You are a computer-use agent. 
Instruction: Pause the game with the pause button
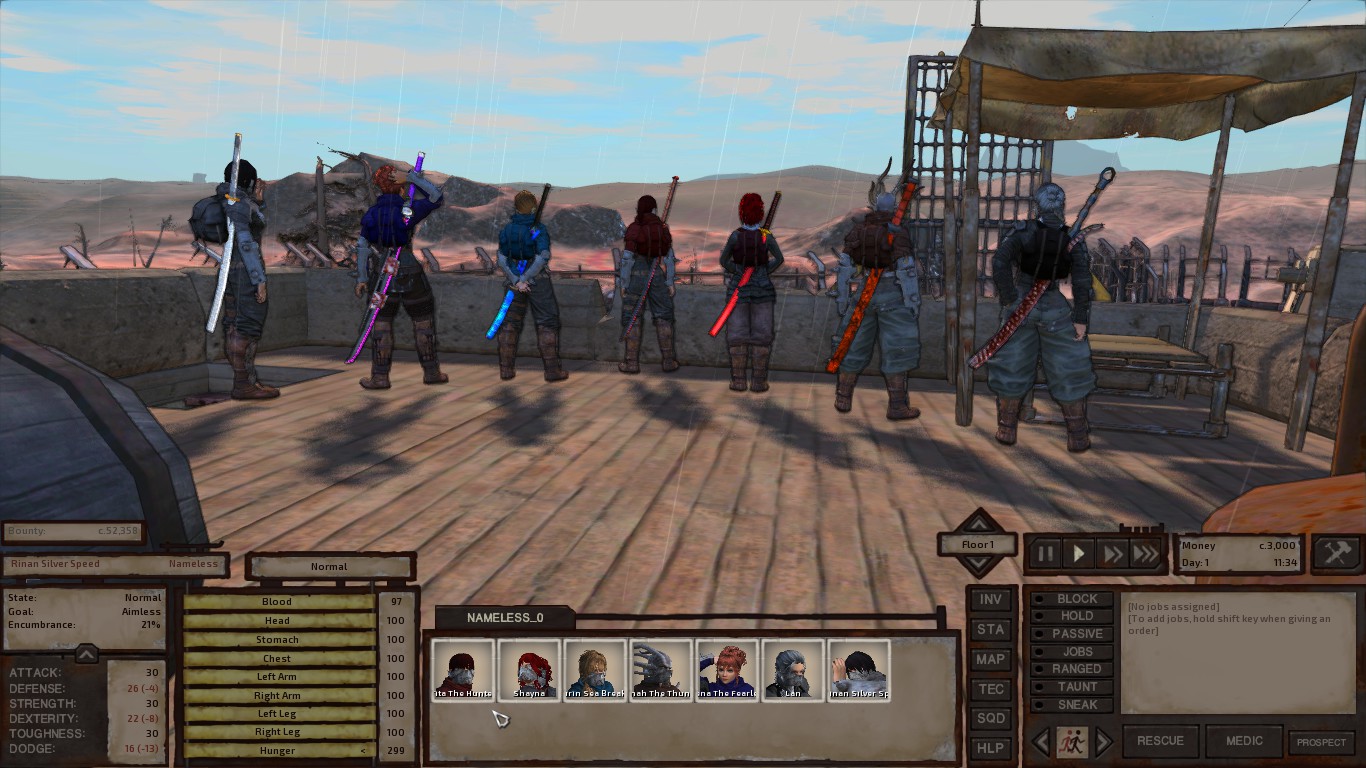pos(1045,553)
